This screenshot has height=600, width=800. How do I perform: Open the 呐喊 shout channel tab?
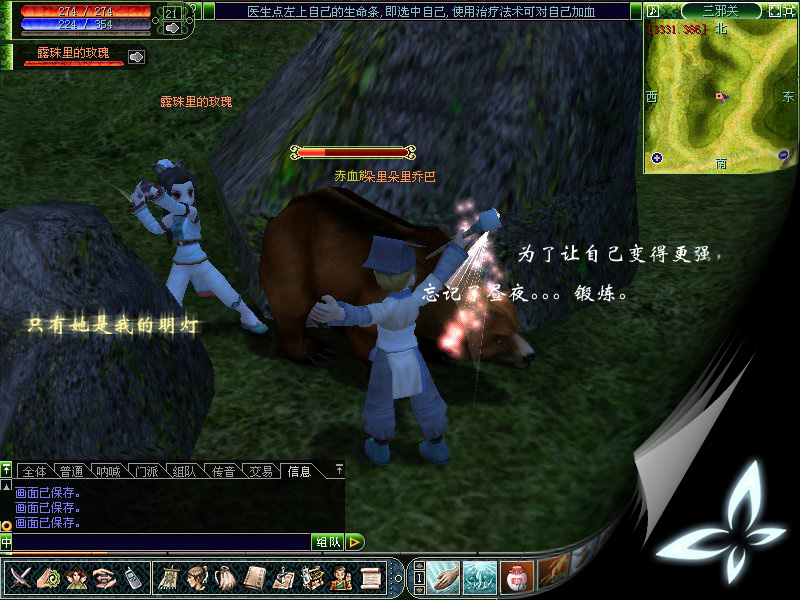[x=109, y=471]
